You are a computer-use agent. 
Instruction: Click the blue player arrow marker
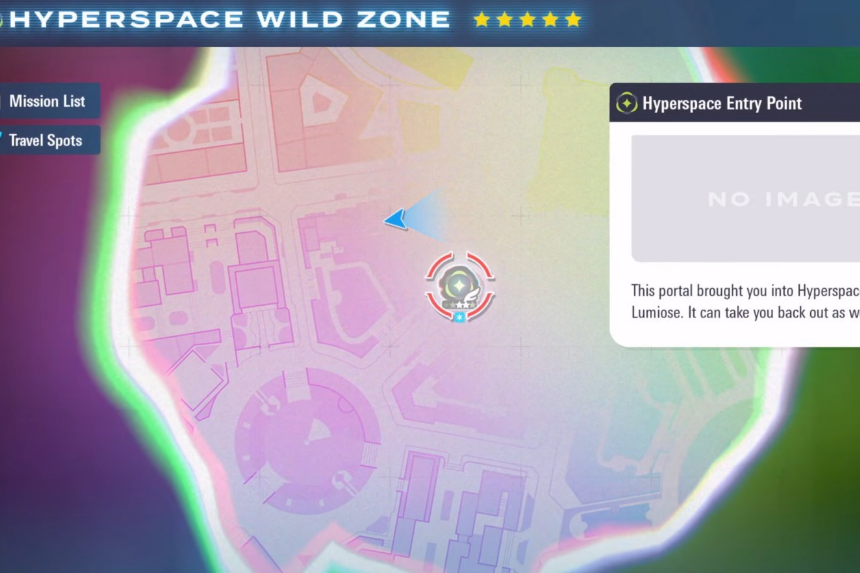[396, 219]
